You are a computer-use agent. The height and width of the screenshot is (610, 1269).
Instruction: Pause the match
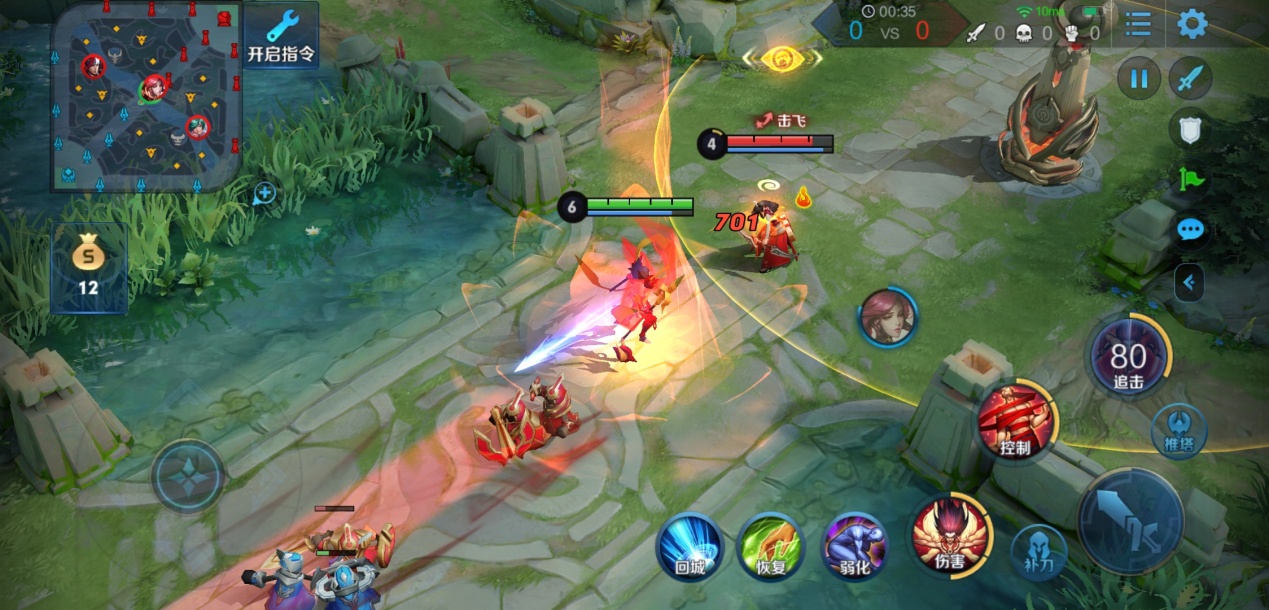pyautogui.click(x=1139, y=78)
